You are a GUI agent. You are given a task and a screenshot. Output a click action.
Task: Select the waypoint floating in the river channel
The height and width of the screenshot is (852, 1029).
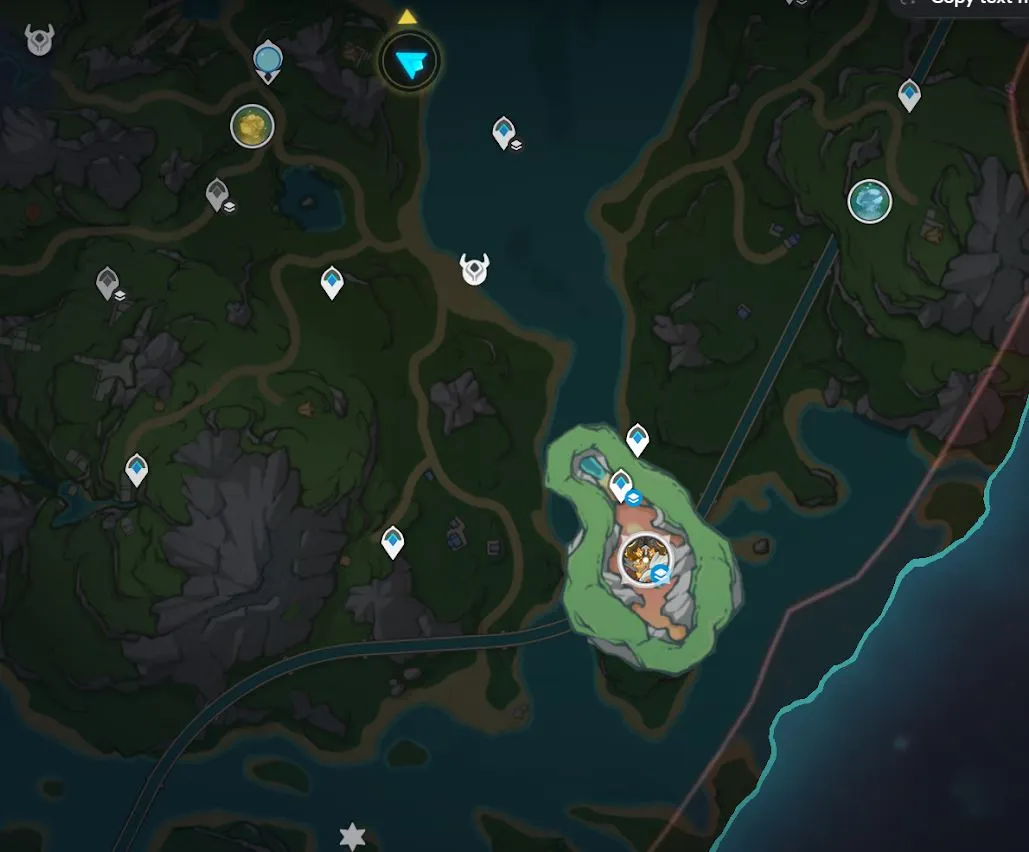tap(504, 132)
